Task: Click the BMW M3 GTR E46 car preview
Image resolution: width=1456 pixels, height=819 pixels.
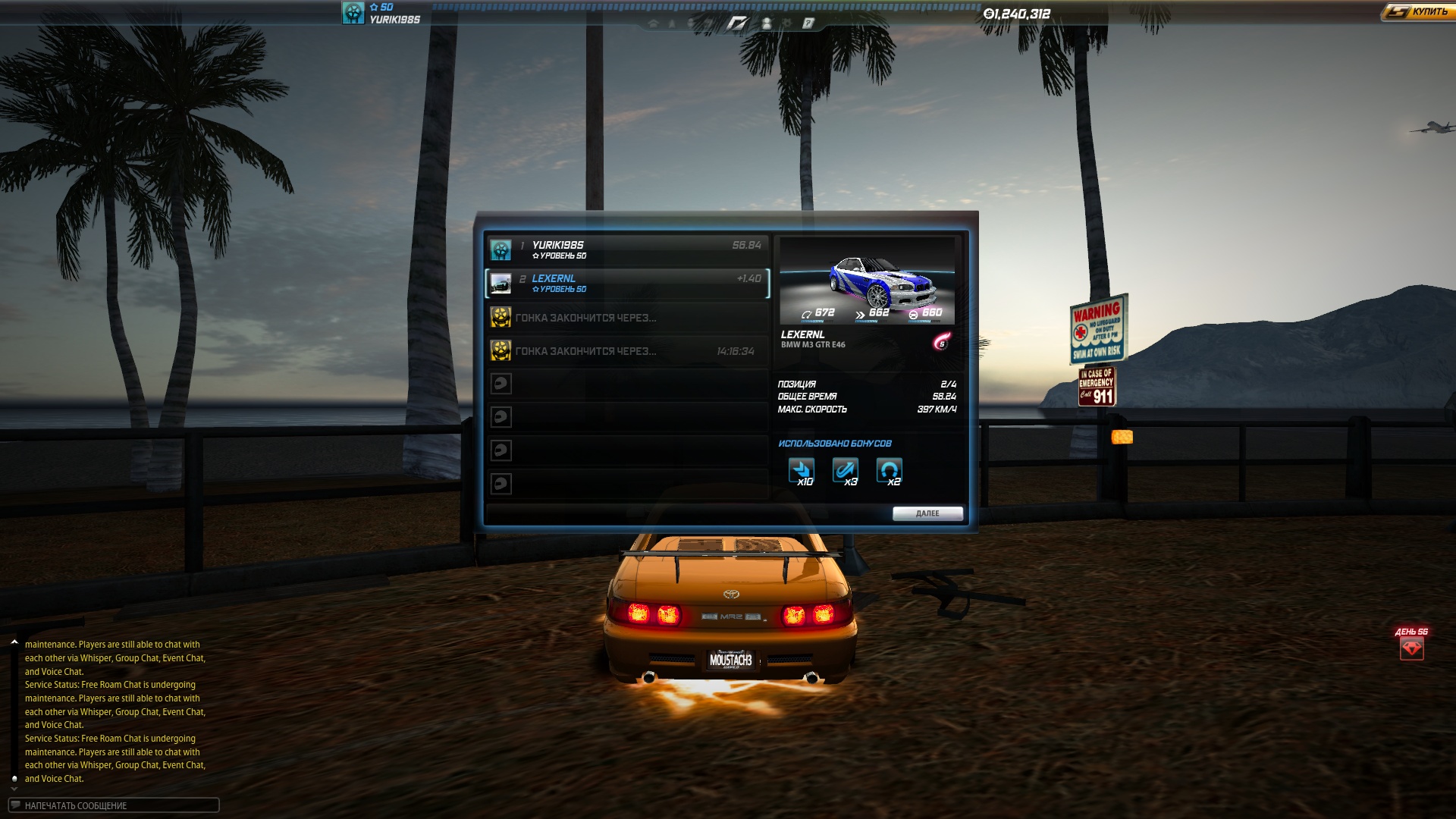Action: coord(868,281)
